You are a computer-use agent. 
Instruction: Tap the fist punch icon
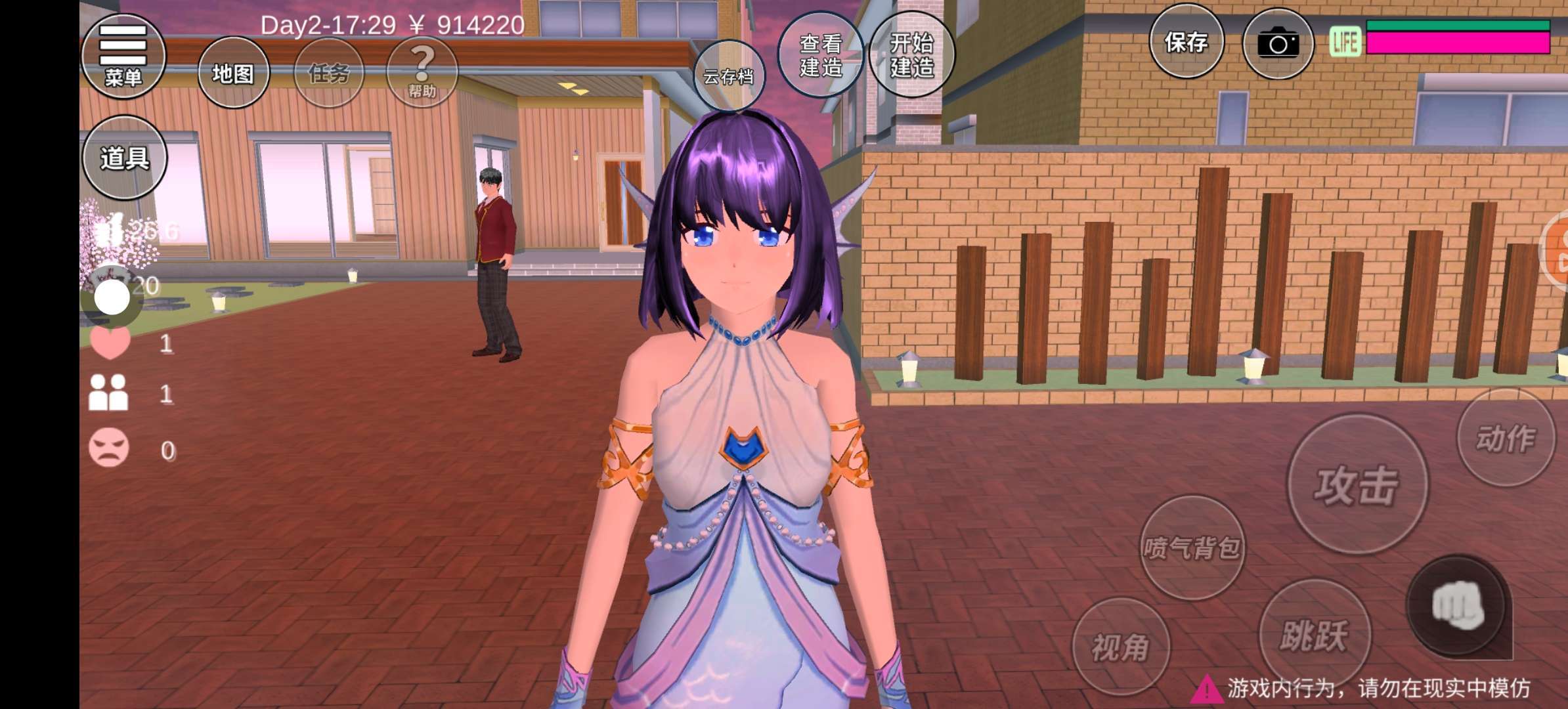tap(1457, 607)
